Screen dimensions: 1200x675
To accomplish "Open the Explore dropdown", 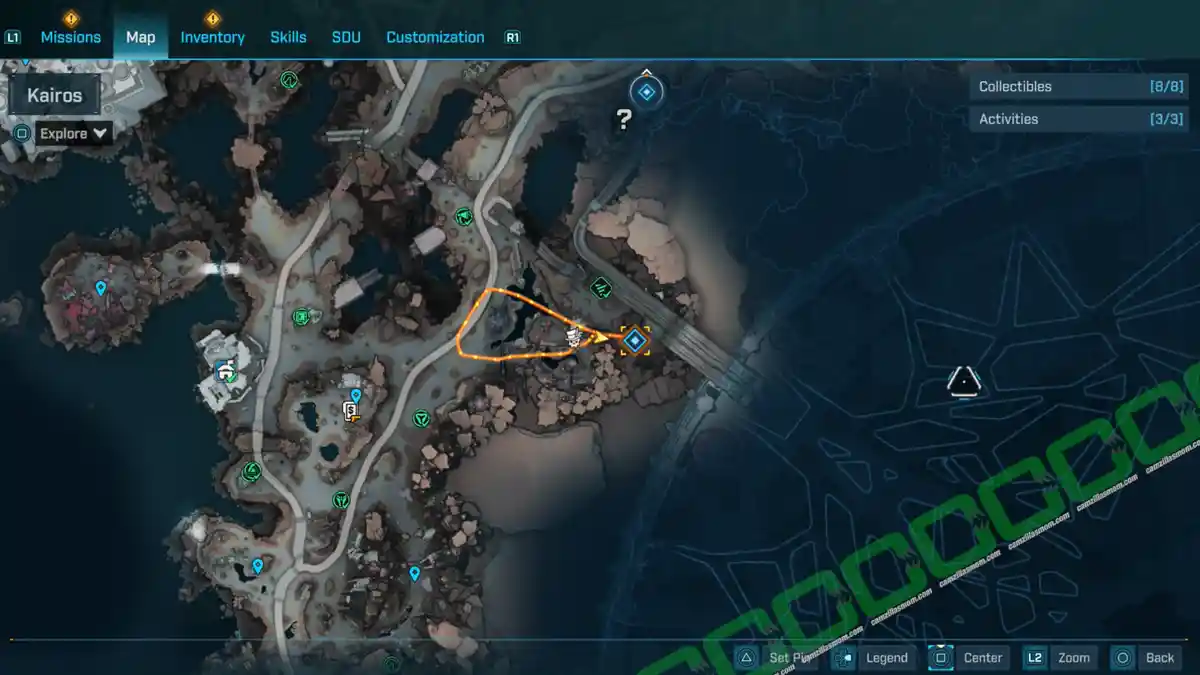I will point(73,133).
